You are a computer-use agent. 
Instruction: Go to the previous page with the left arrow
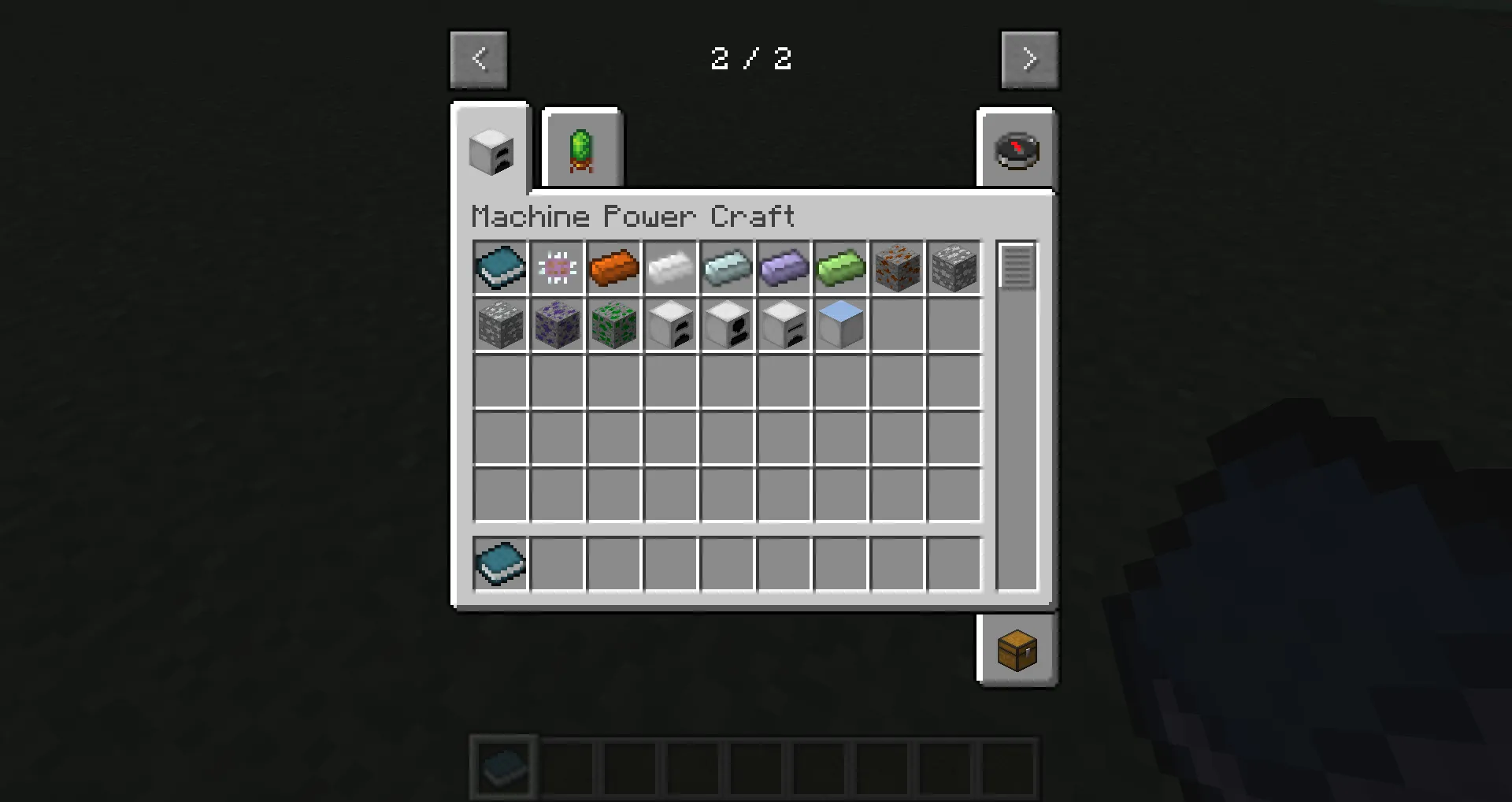pyautogui.click(x=479, y=59)
